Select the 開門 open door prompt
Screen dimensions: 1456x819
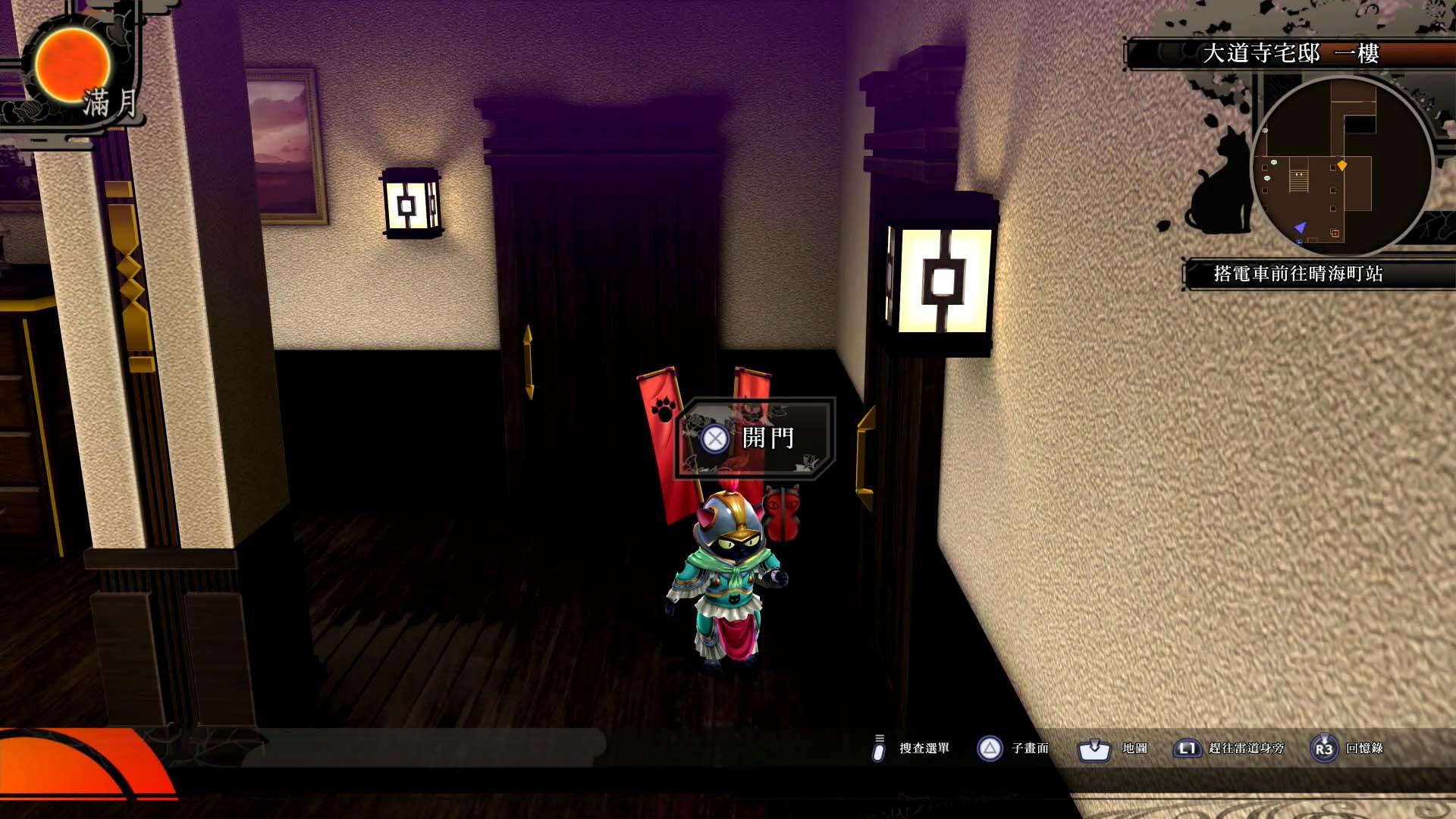tap(767, 438)
